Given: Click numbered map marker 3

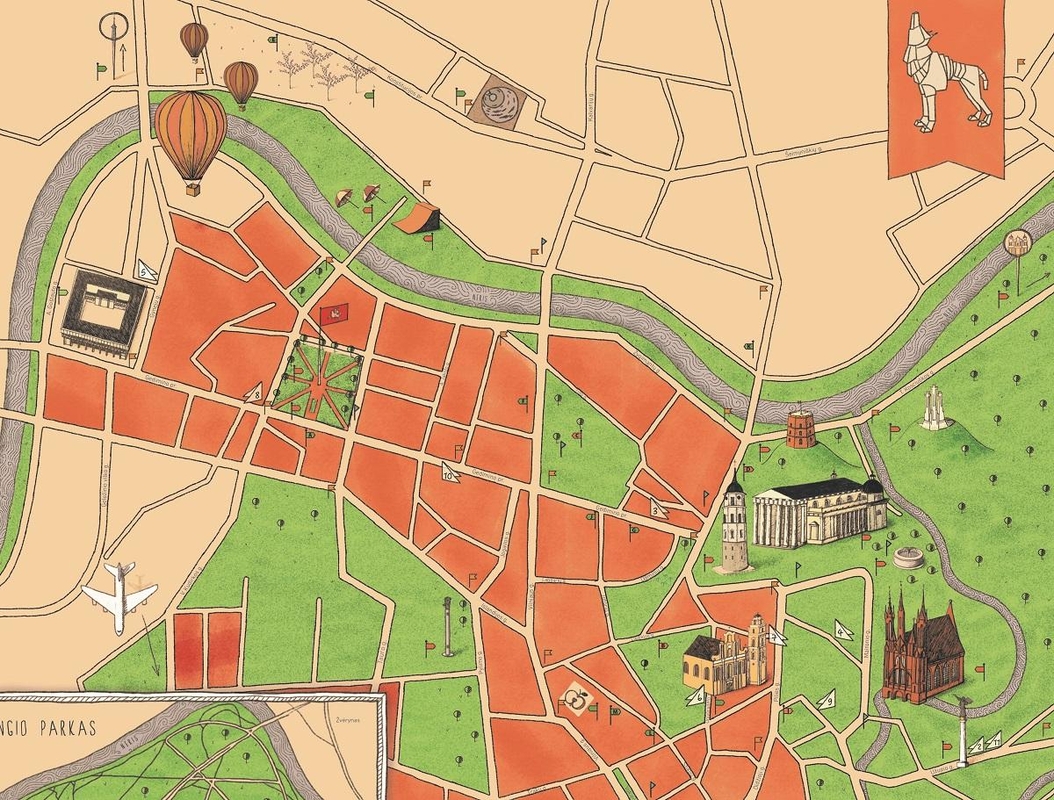Looking at the screenshot, I should click(x=658, y=510).
